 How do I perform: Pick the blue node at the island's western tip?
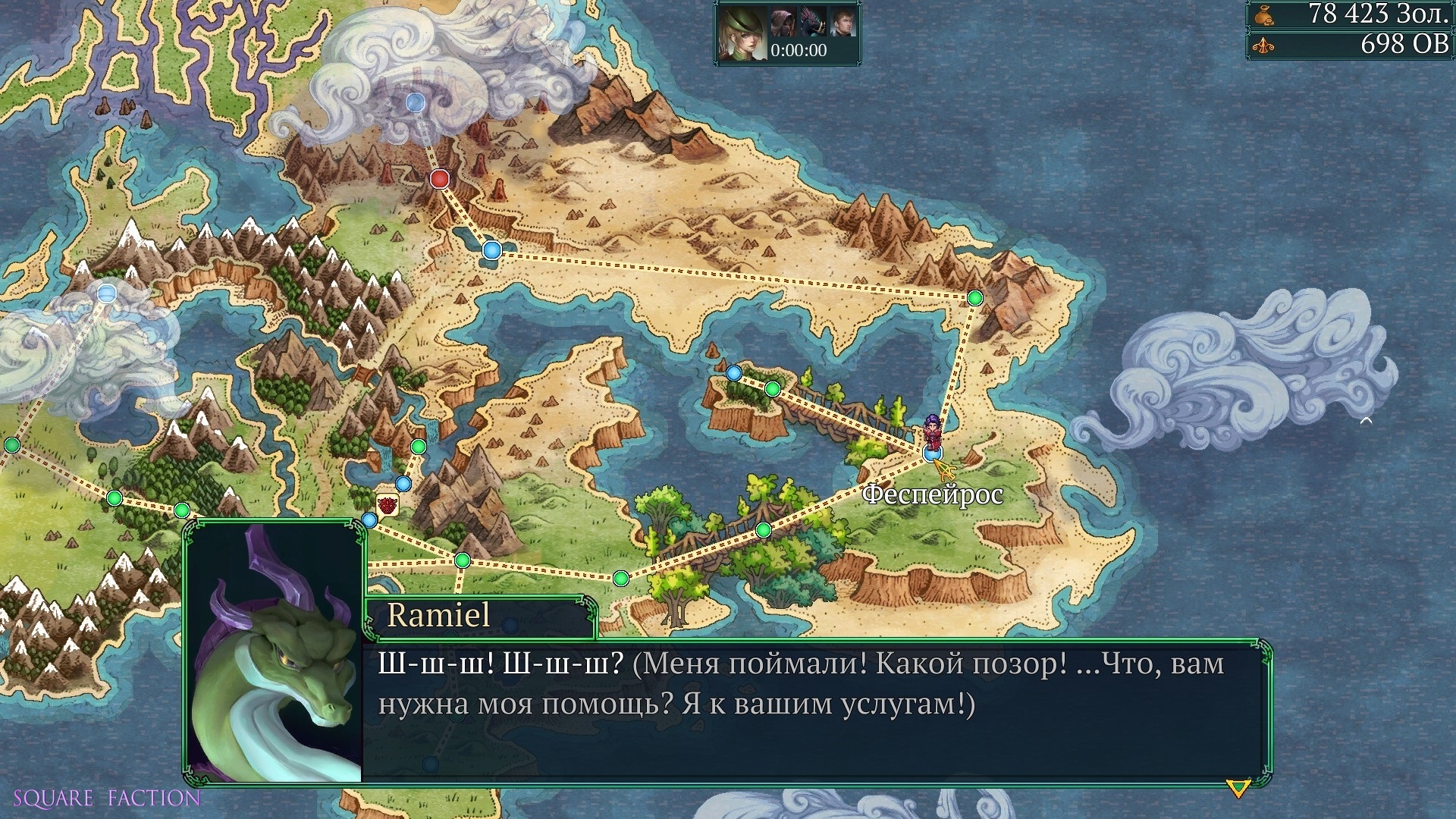(733, 373)
